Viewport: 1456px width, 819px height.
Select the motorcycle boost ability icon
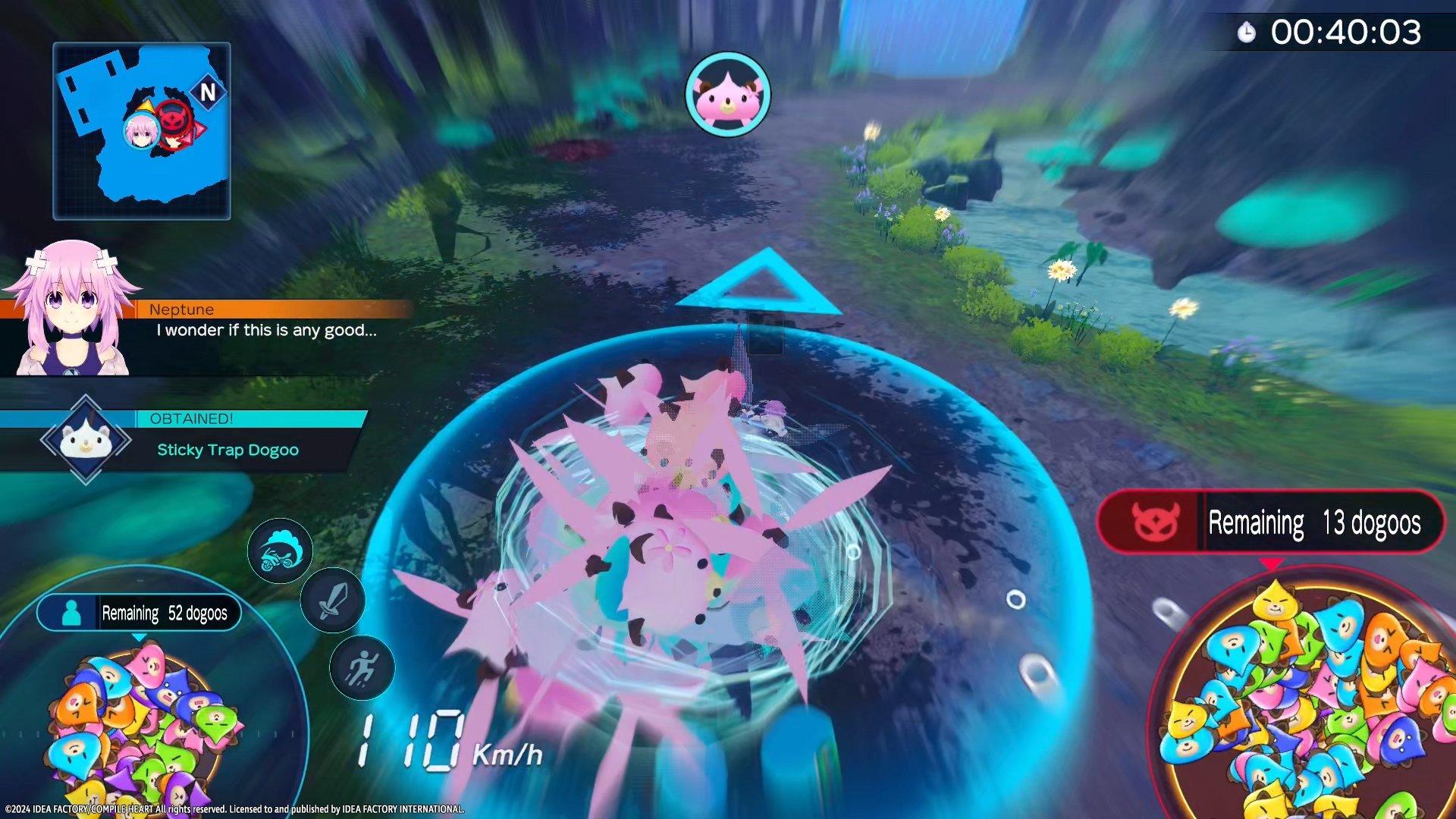point(281,551)
